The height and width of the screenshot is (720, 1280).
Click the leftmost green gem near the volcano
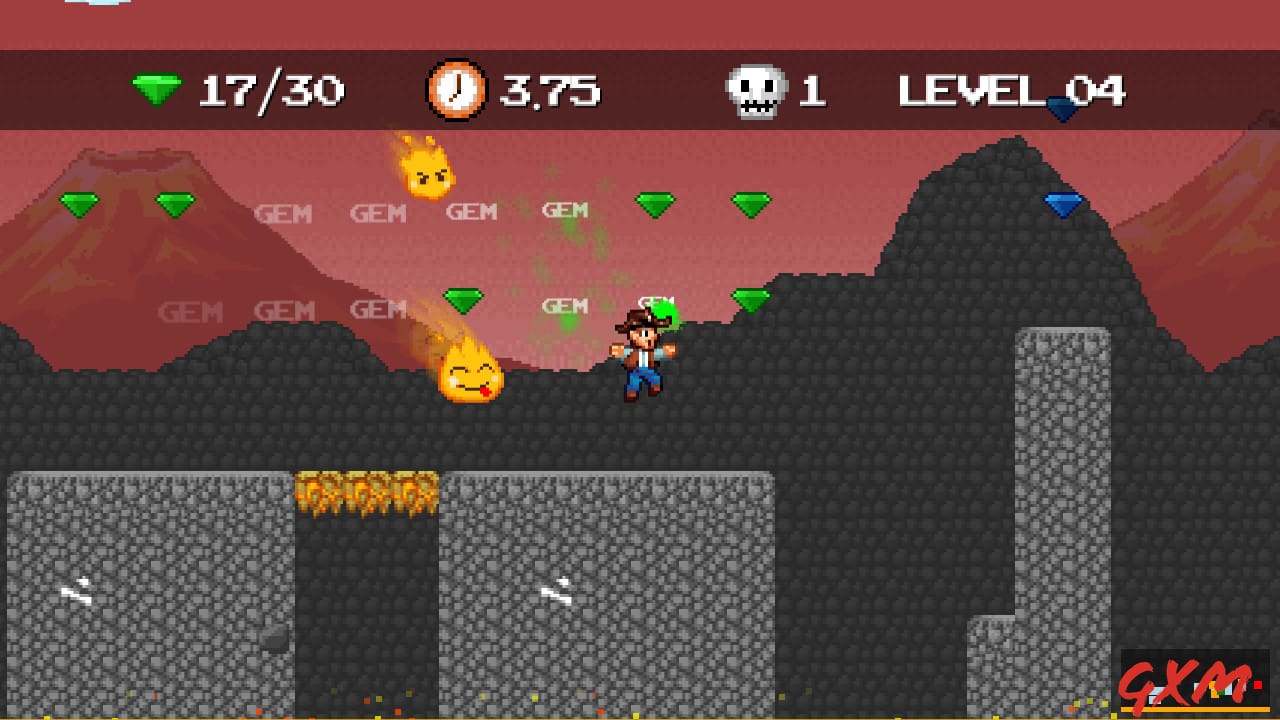coord(77,204)
